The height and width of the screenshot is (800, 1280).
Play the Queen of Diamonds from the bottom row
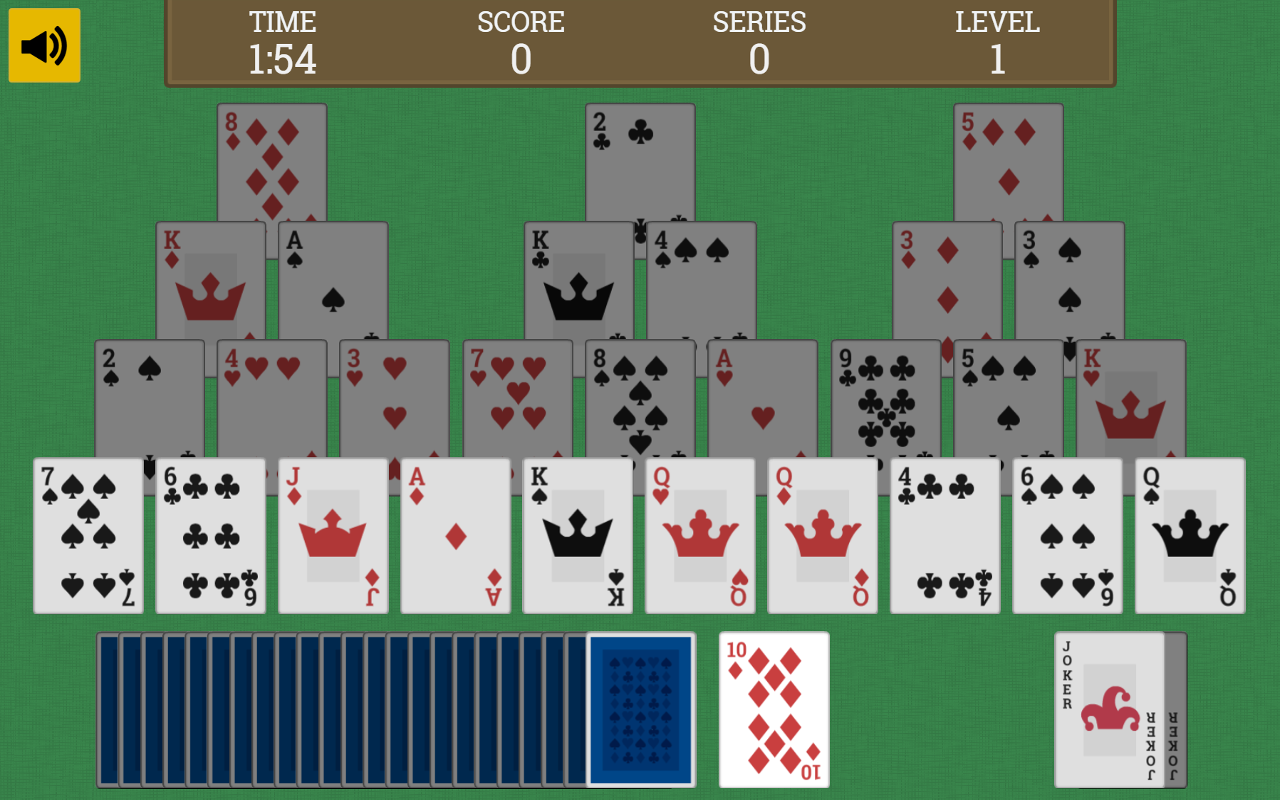click(822, 535)
